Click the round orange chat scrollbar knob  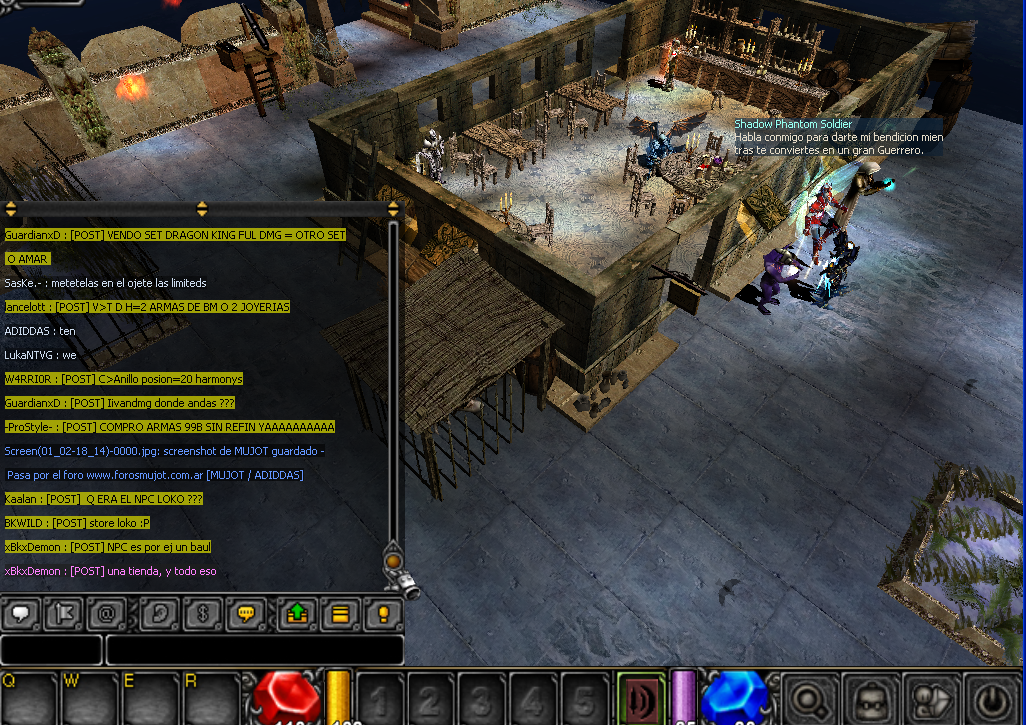click(393, 562)
